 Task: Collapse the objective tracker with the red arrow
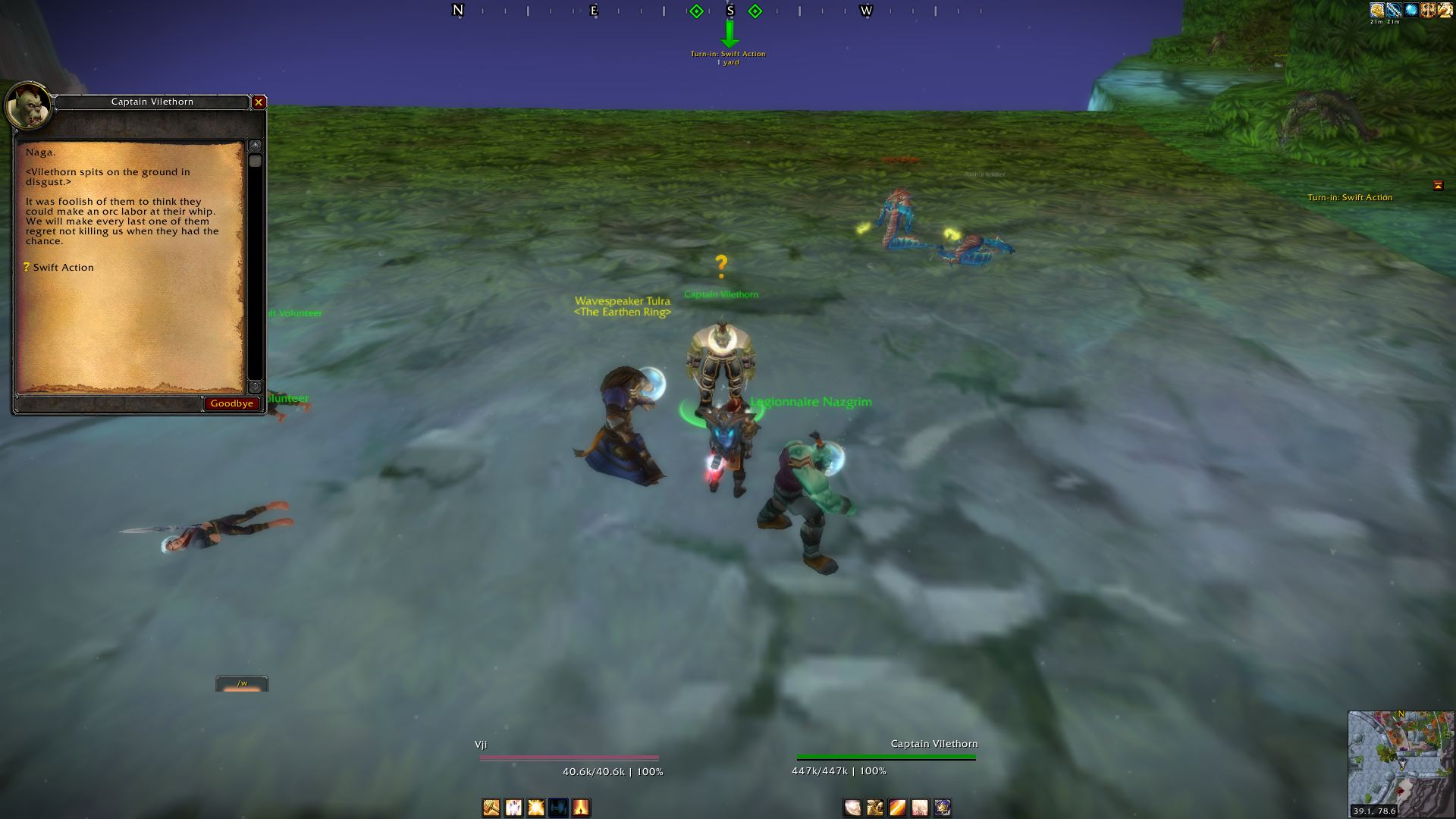1438,186
